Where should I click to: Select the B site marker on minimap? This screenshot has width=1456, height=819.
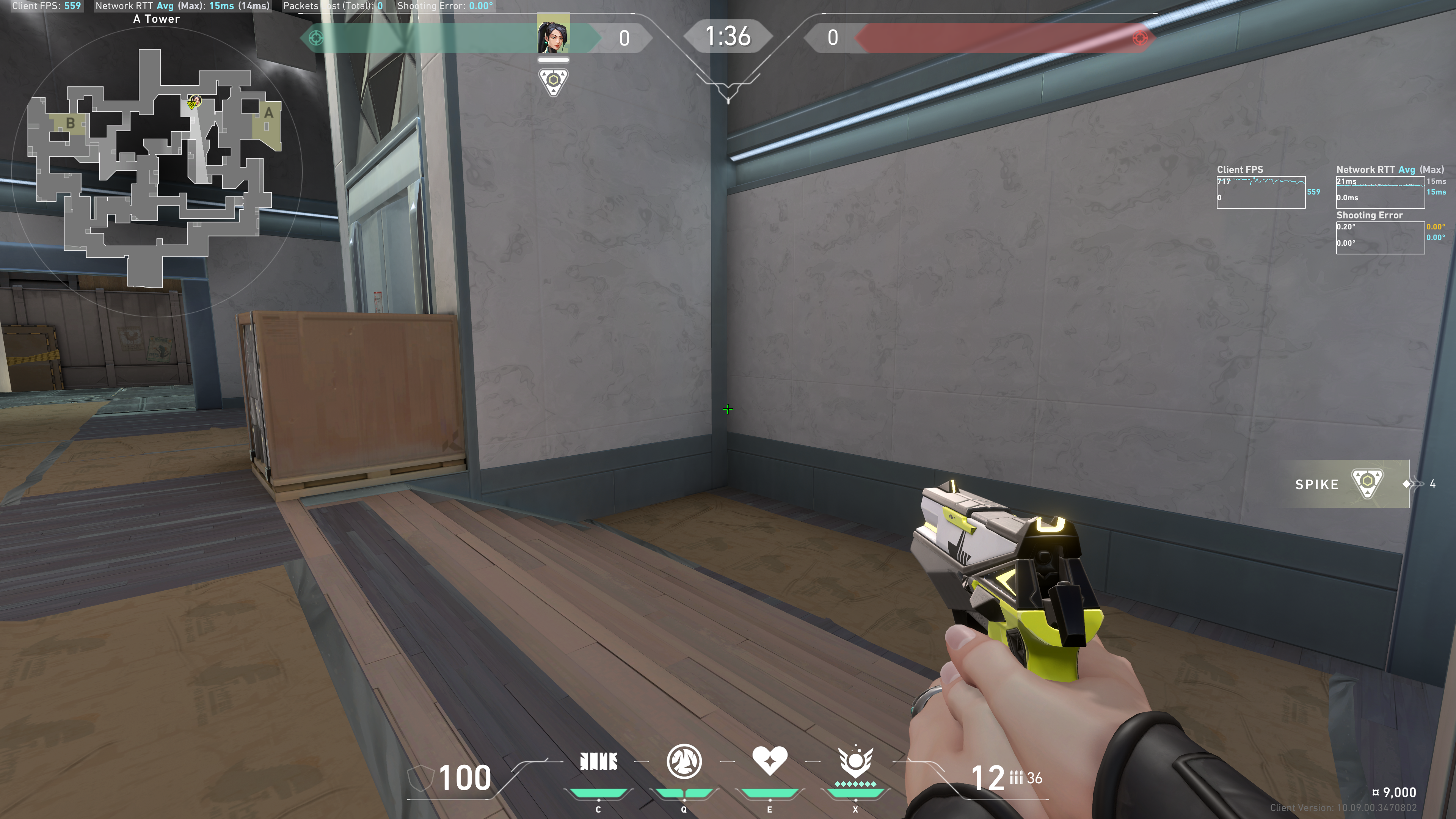coord(70,122)
